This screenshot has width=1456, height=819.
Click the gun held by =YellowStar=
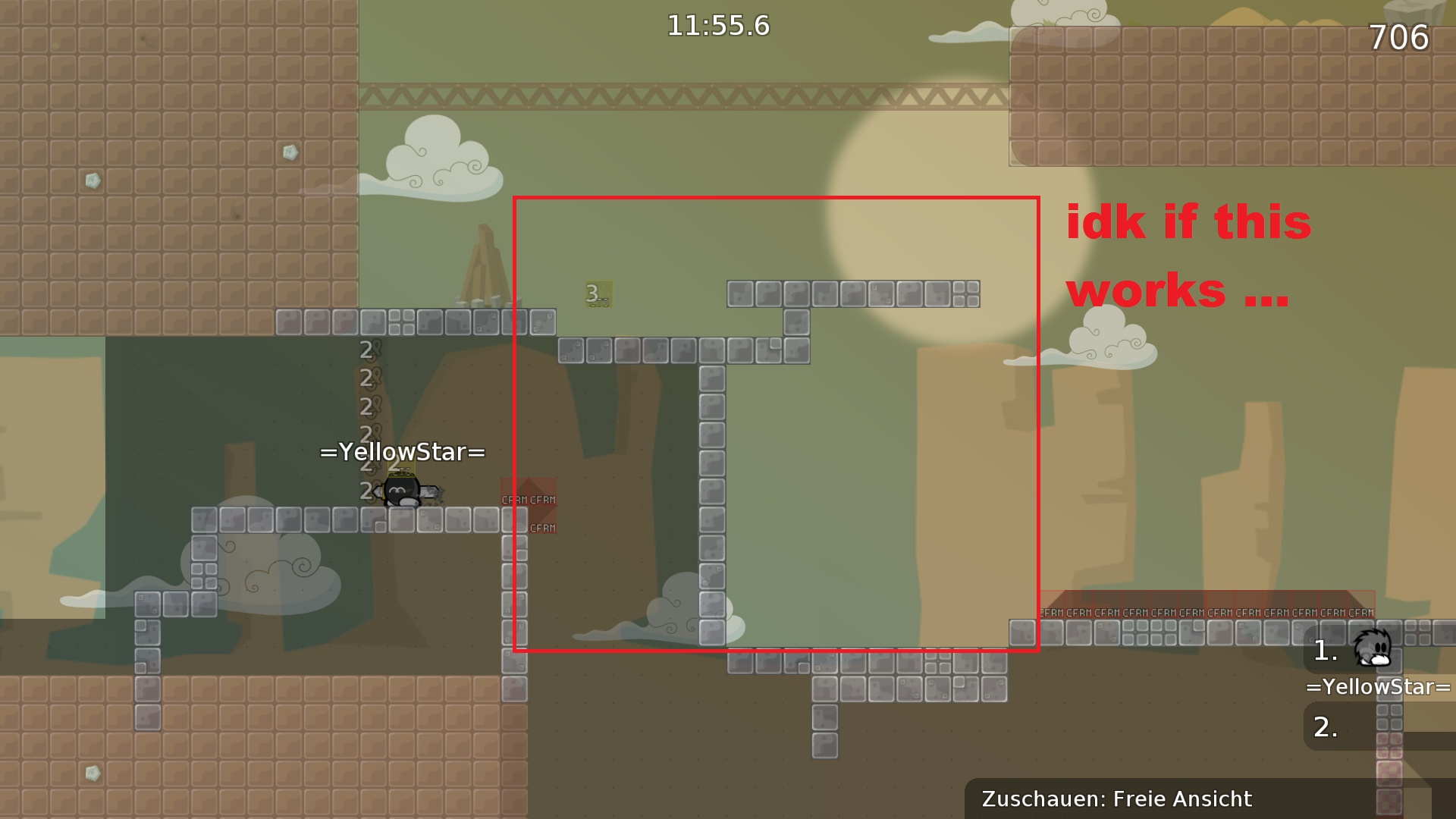432,493
